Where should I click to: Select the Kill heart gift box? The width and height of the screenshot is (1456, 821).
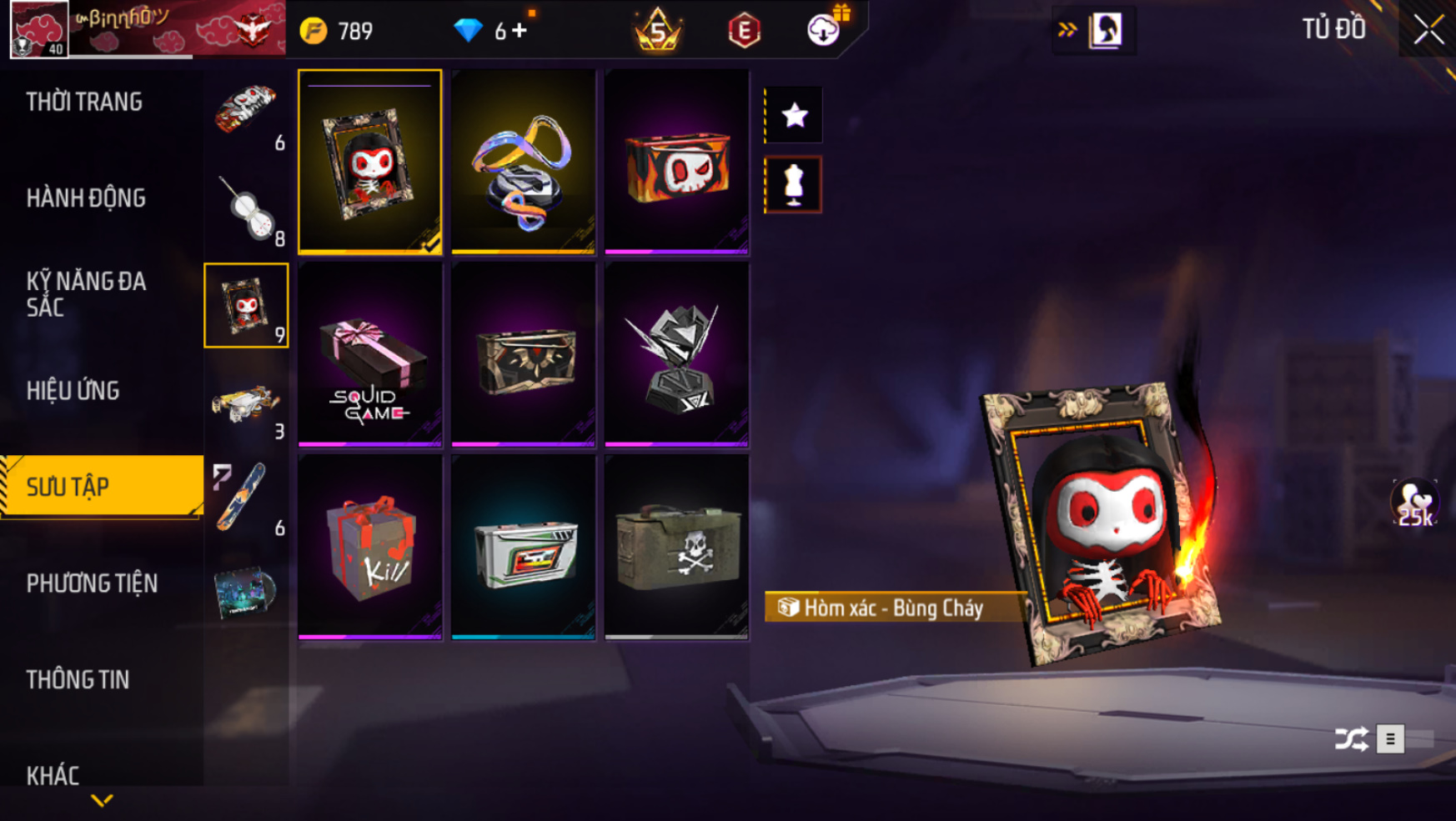369,548
